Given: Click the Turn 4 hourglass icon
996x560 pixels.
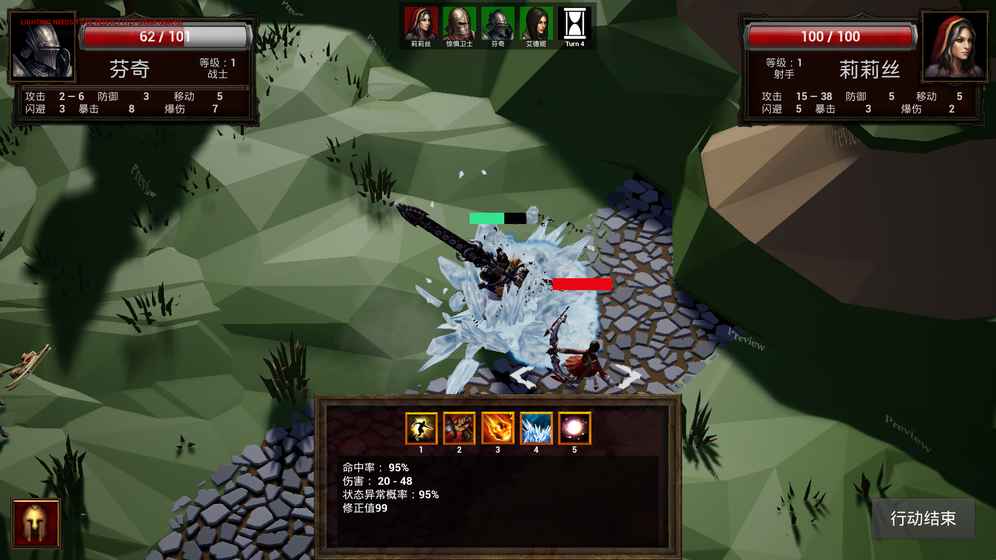Looking at the screenshot, I should (575, 23).
